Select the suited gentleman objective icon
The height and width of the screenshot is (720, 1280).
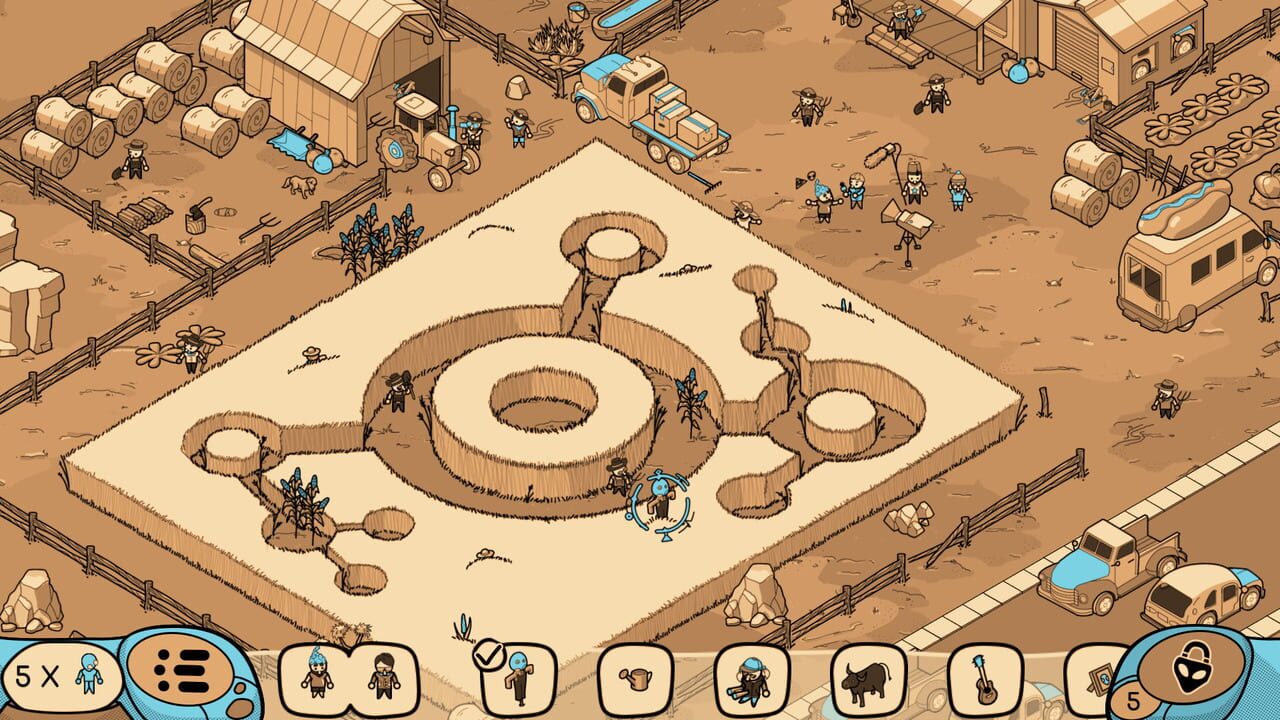[385, 675]
